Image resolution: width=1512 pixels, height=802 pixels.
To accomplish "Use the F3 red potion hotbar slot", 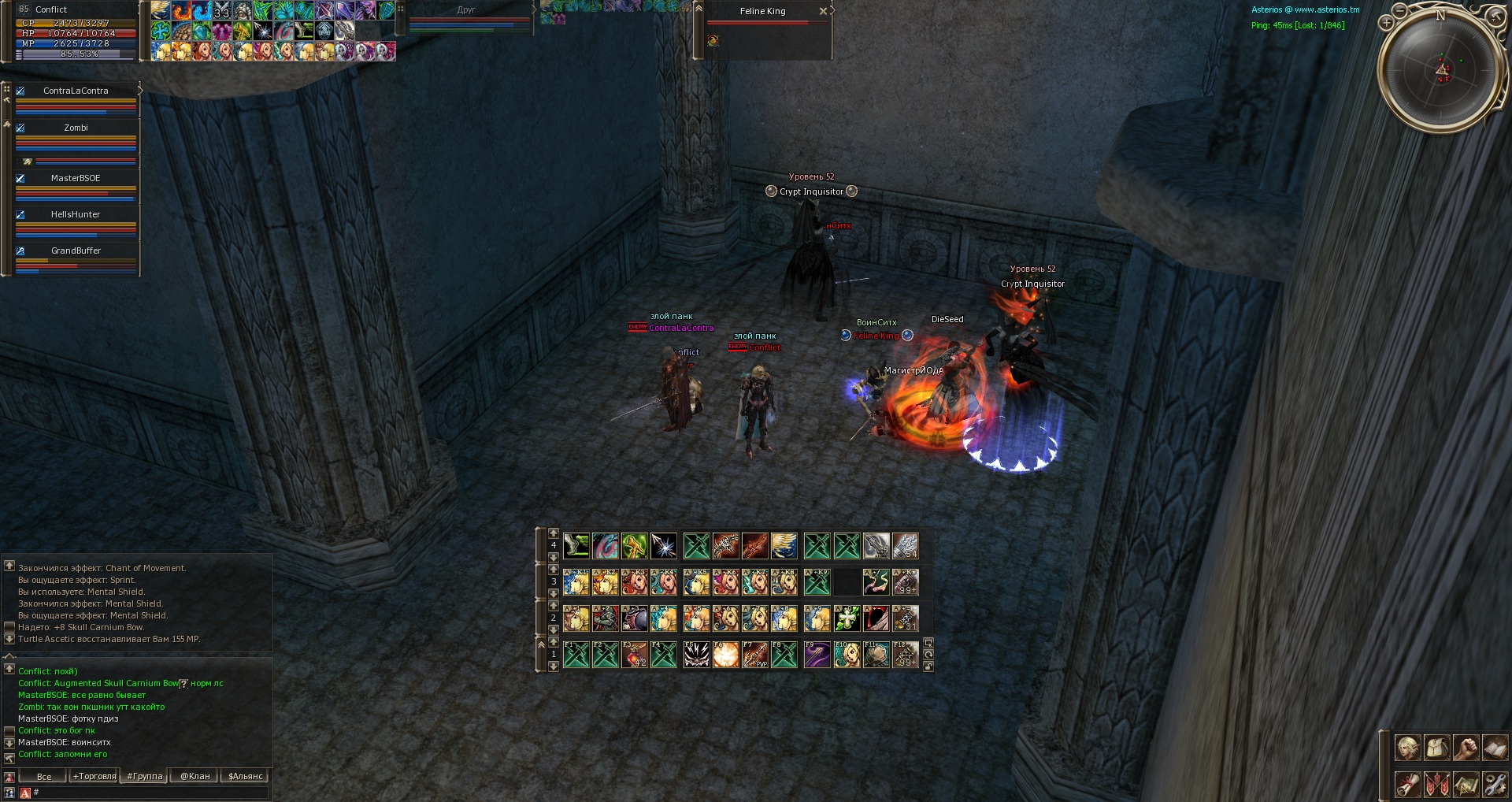I will click(635, 655).
